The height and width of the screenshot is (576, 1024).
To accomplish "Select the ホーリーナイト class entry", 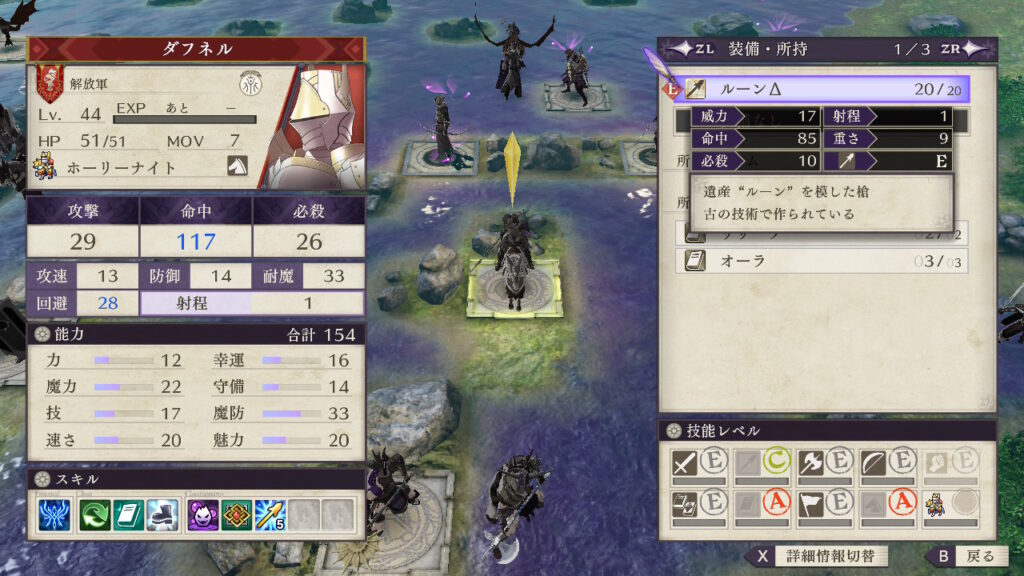I will (x=120, y=167).
